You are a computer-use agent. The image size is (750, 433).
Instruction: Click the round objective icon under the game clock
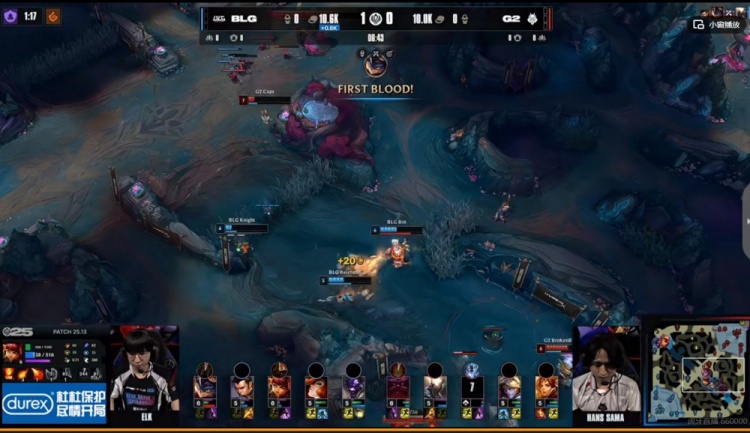pyautogui.click(x=376, y=64)
